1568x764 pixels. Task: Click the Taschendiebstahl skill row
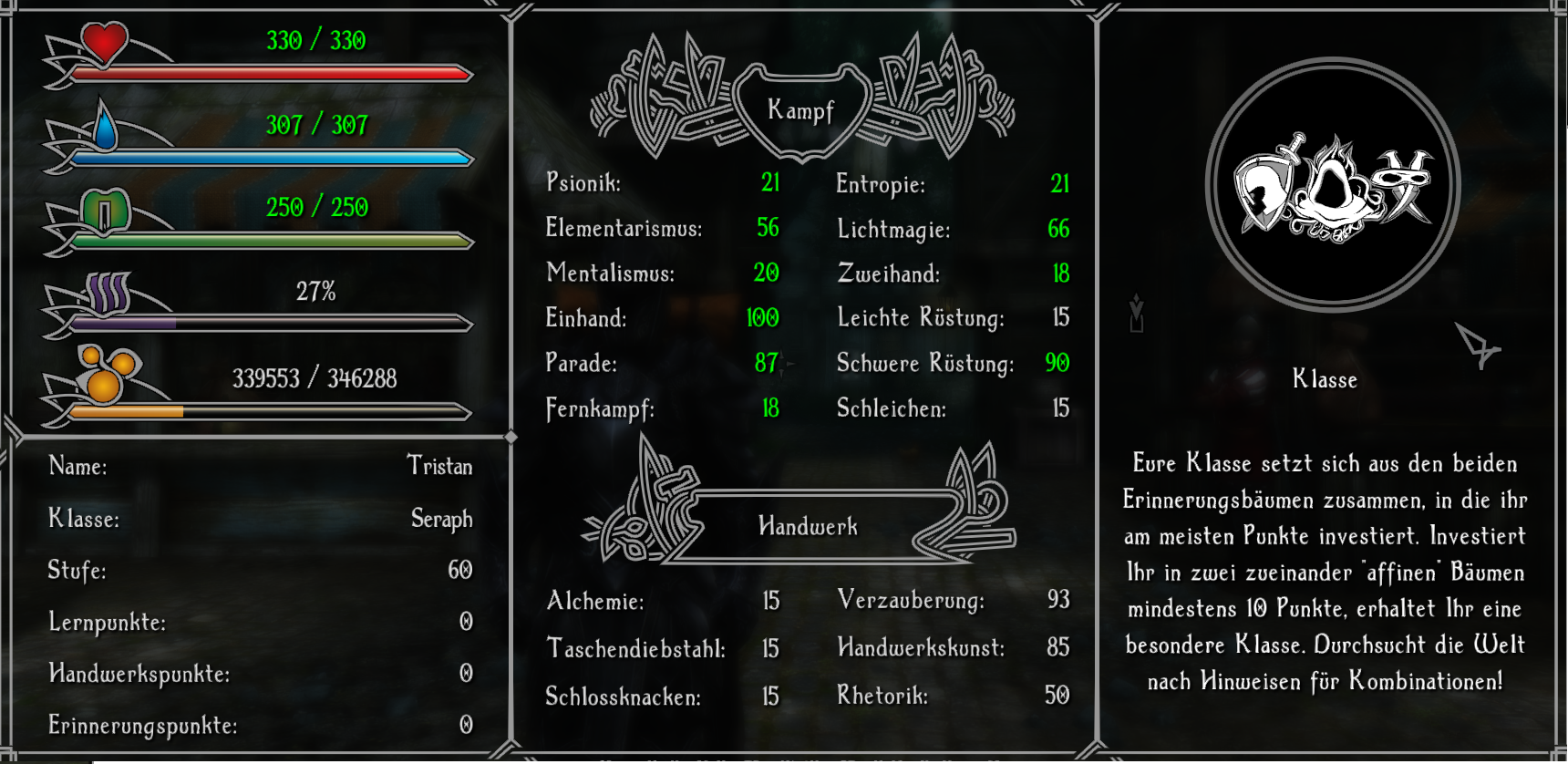click(663, 648)
